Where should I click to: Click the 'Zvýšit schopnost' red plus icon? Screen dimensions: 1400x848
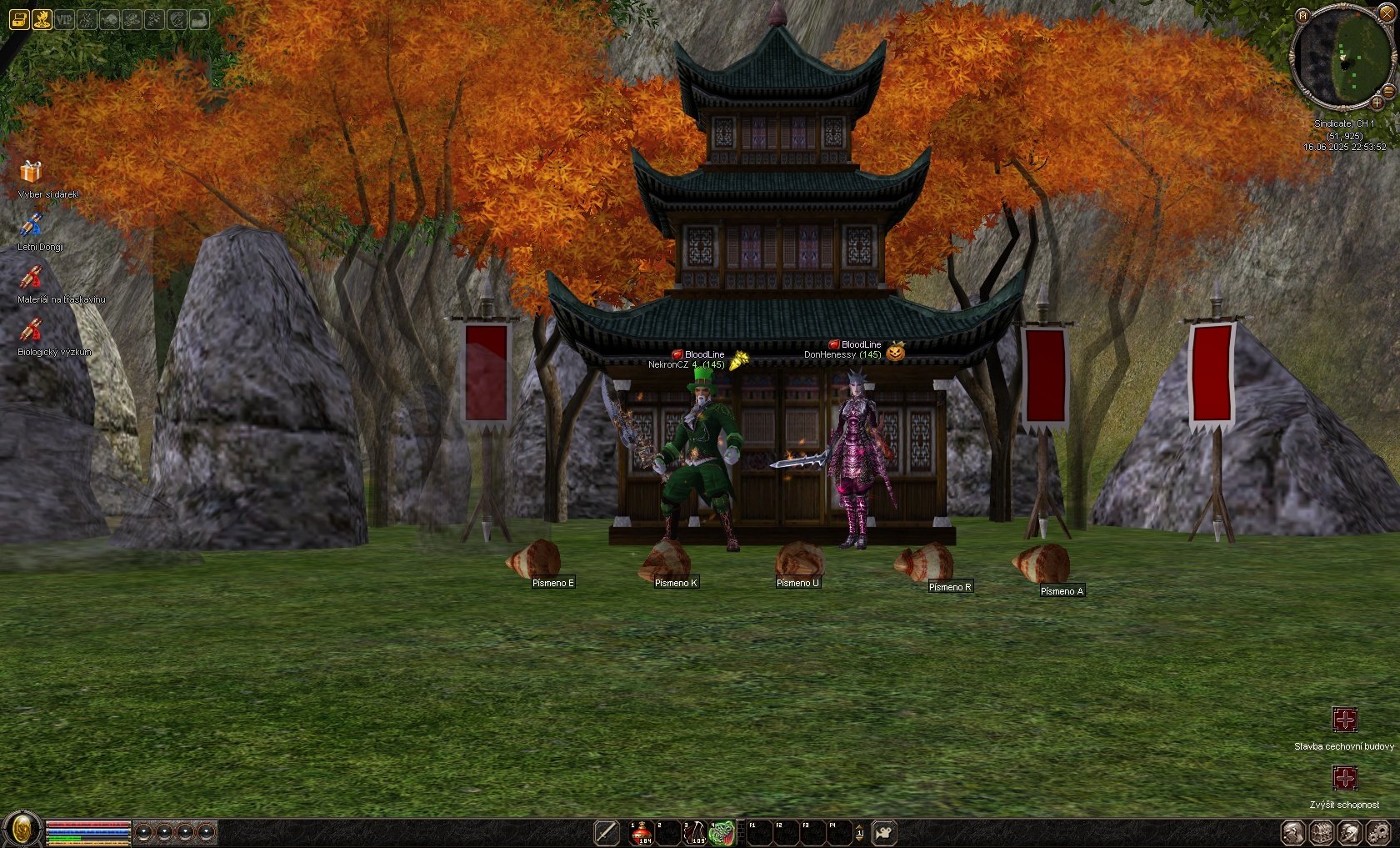tap(1344, 779)
